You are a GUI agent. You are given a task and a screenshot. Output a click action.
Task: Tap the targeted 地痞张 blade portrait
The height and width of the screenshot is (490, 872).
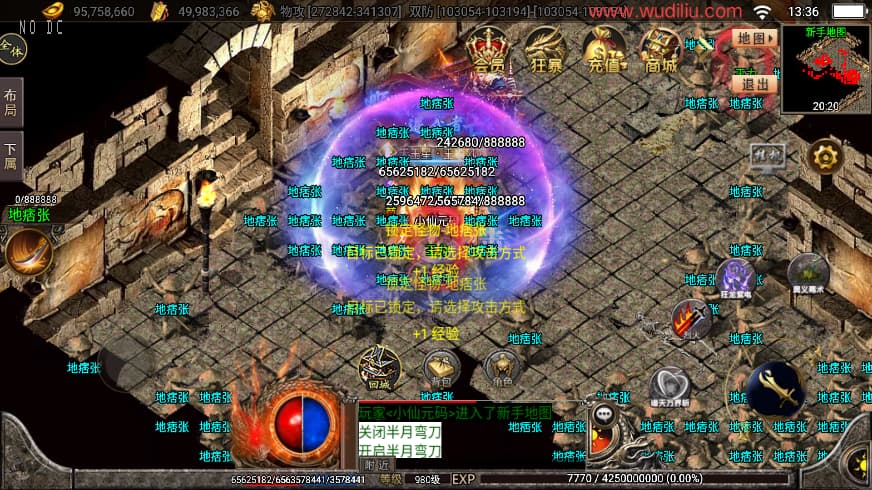pos(27,251)
